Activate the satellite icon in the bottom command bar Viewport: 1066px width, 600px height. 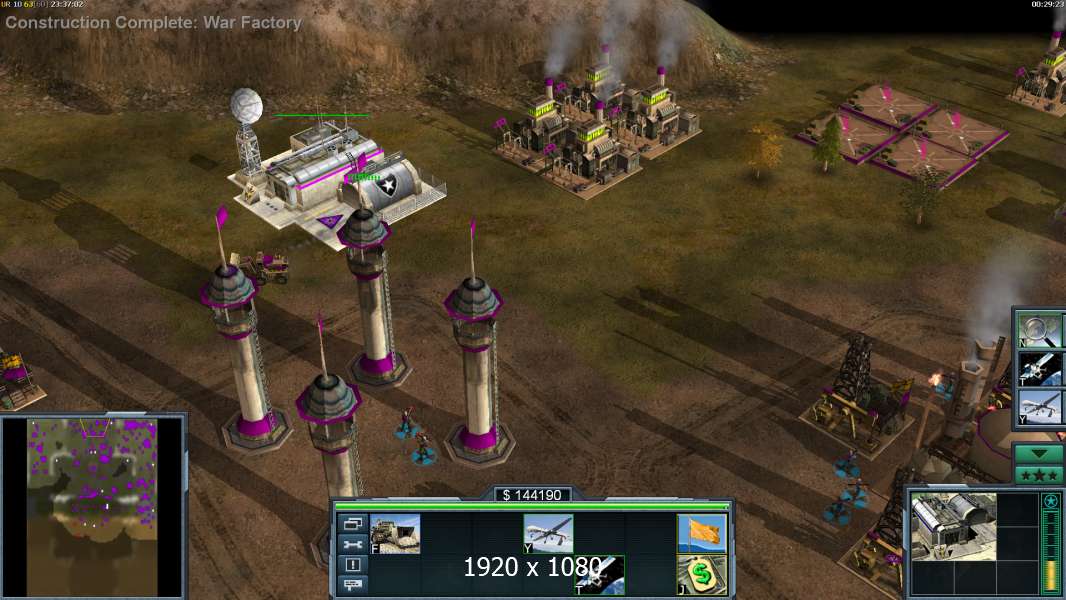(599, 575)
